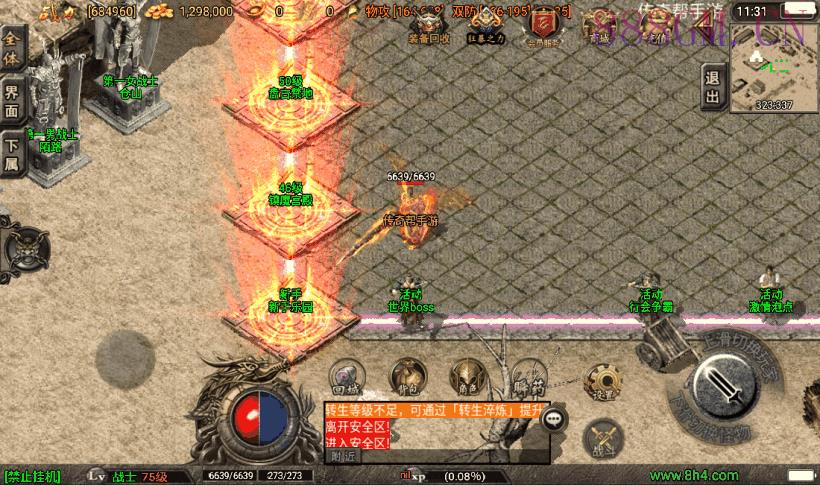The image size is (820, 485).
Task: Switch chat to the 附近 nearby channel
Action: [342, 456]
